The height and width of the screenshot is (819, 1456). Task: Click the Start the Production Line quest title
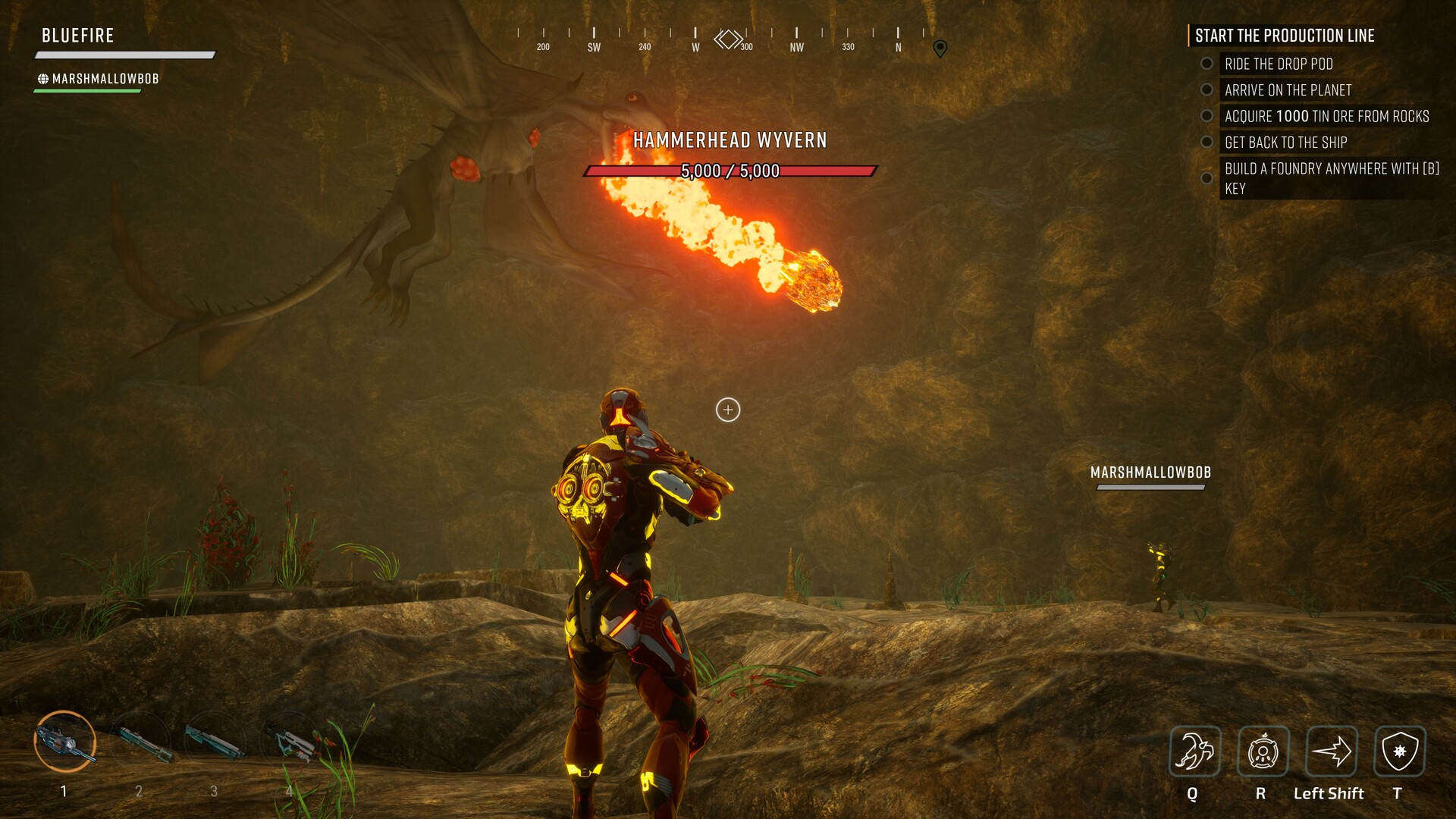pyautogui.click(x=1285, y=36)
